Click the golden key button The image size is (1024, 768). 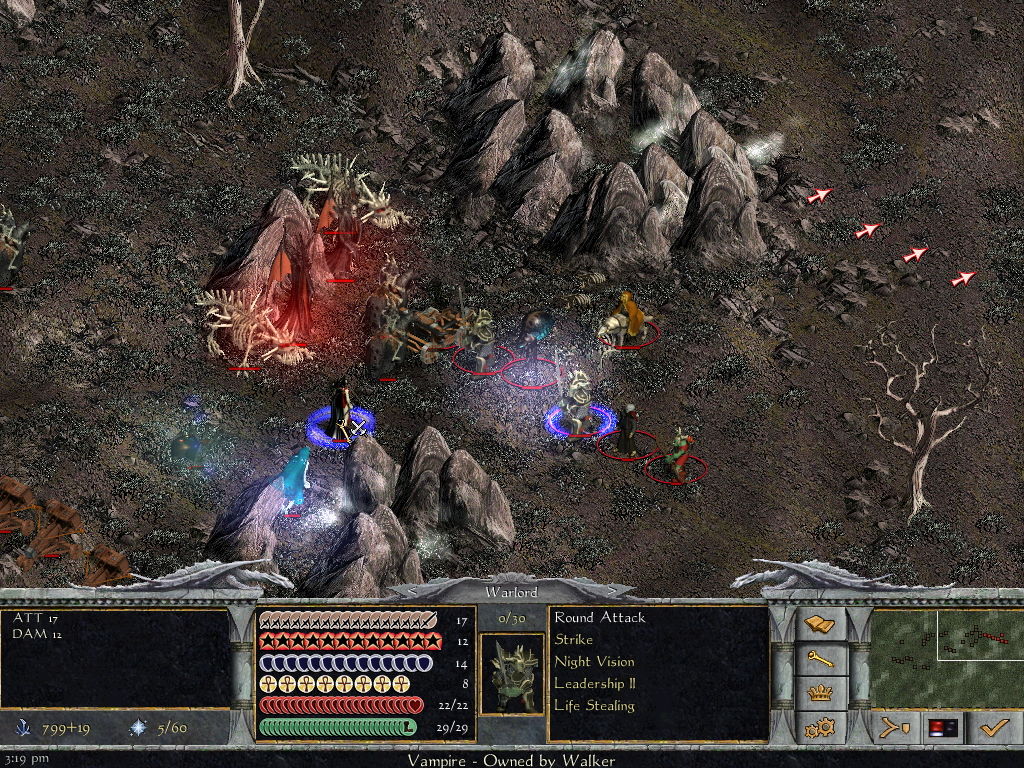[820, 659]
